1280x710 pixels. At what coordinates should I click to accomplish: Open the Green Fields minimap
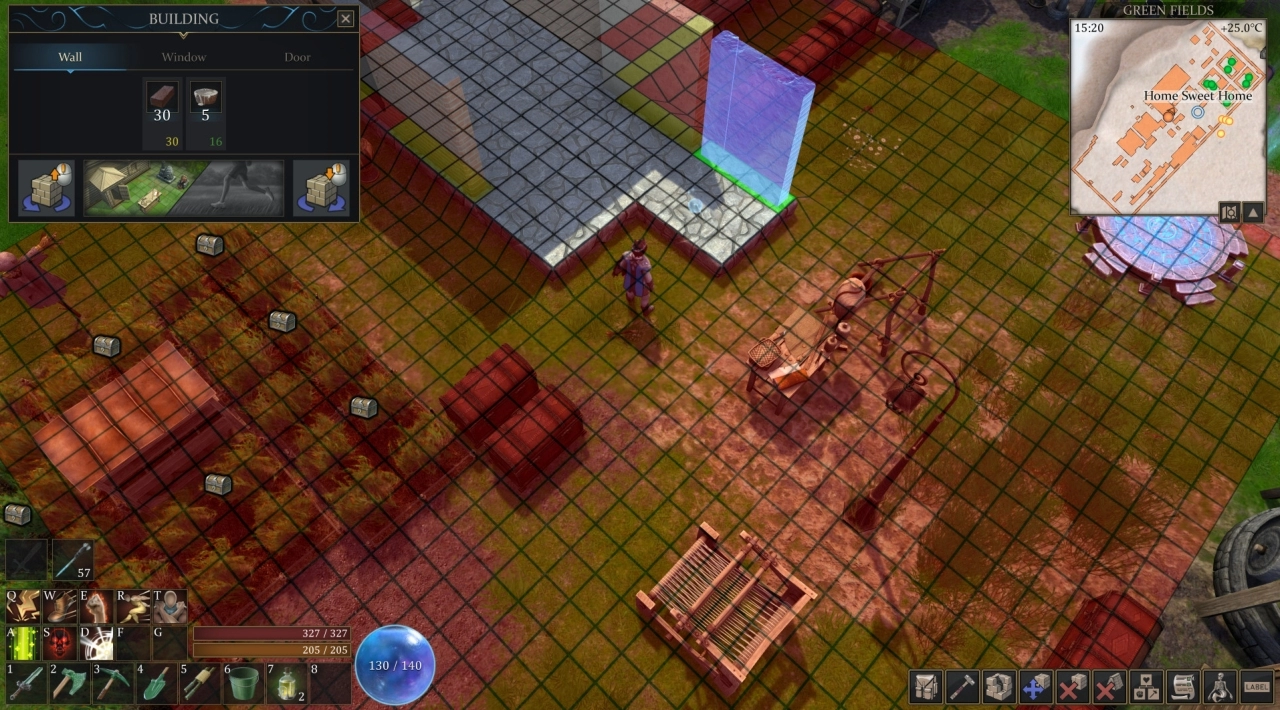(x=1168, y=115)
